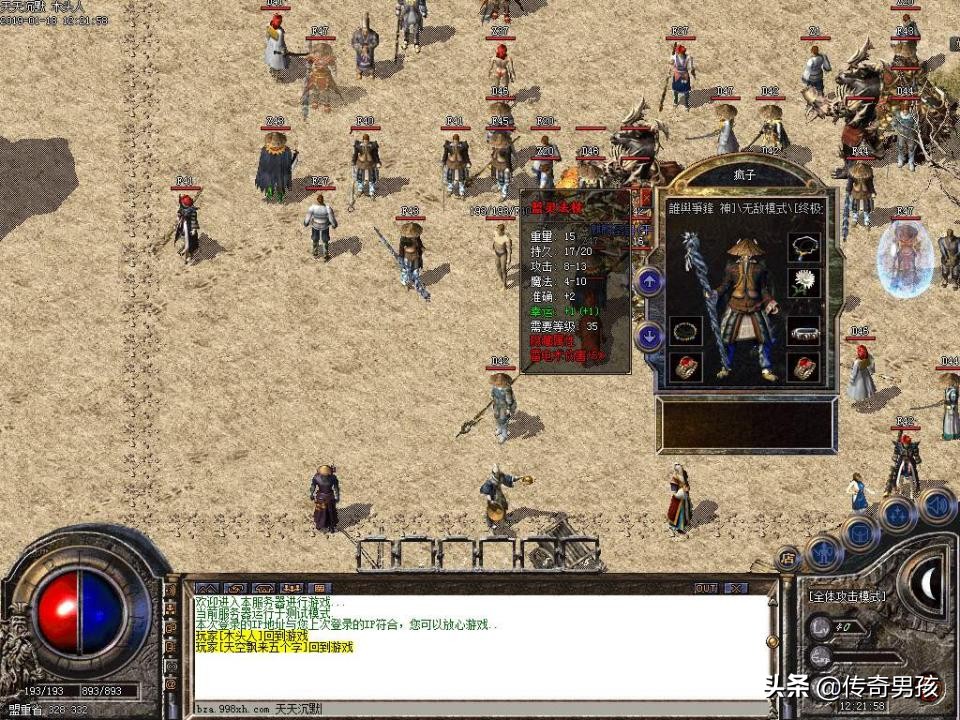
Task: Click the player message 木头人 in chat
Action: pyautogui.click(x=251, y=636)
